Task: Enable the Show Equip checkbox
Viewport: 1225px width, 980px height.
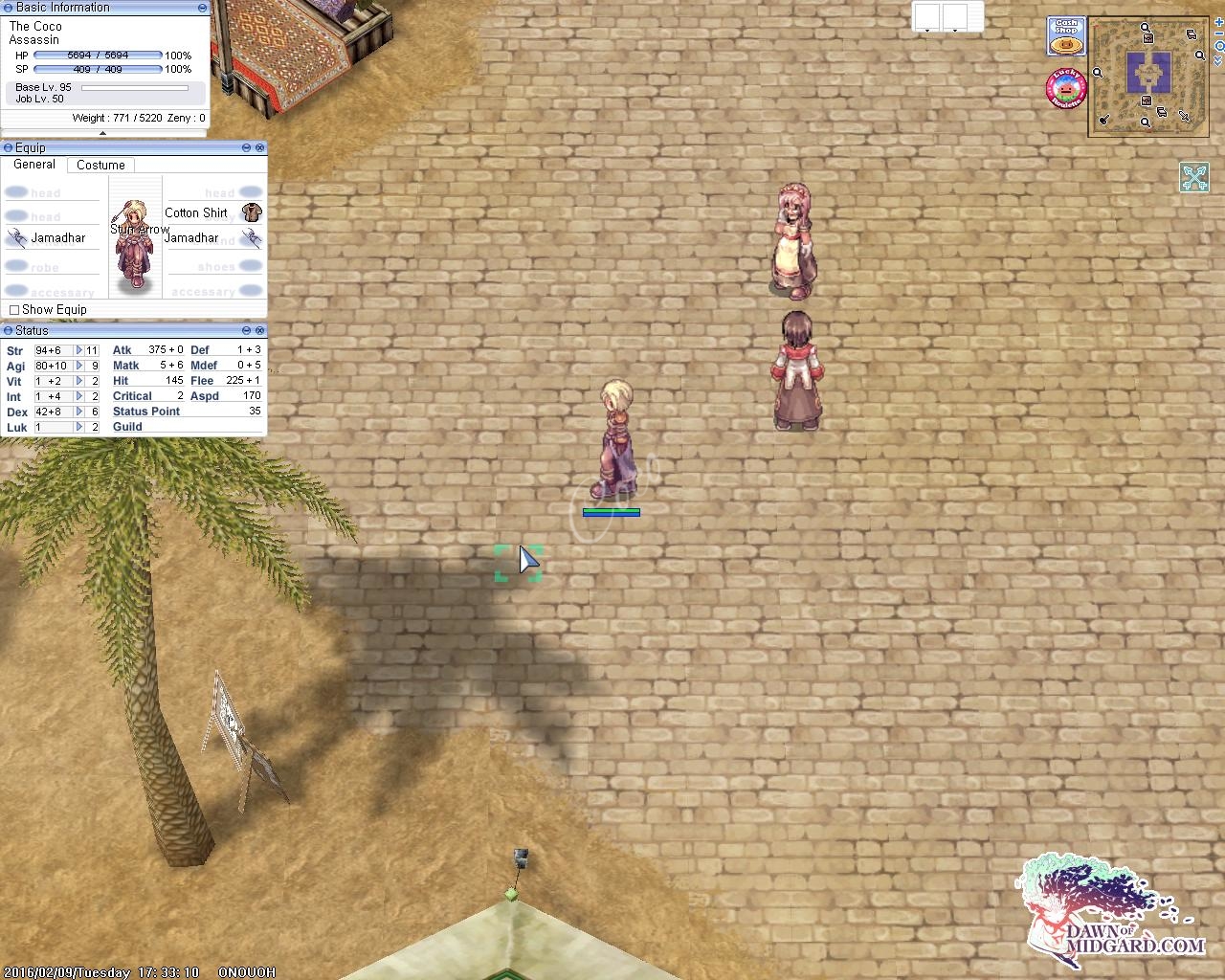Action: coord(14,309)
